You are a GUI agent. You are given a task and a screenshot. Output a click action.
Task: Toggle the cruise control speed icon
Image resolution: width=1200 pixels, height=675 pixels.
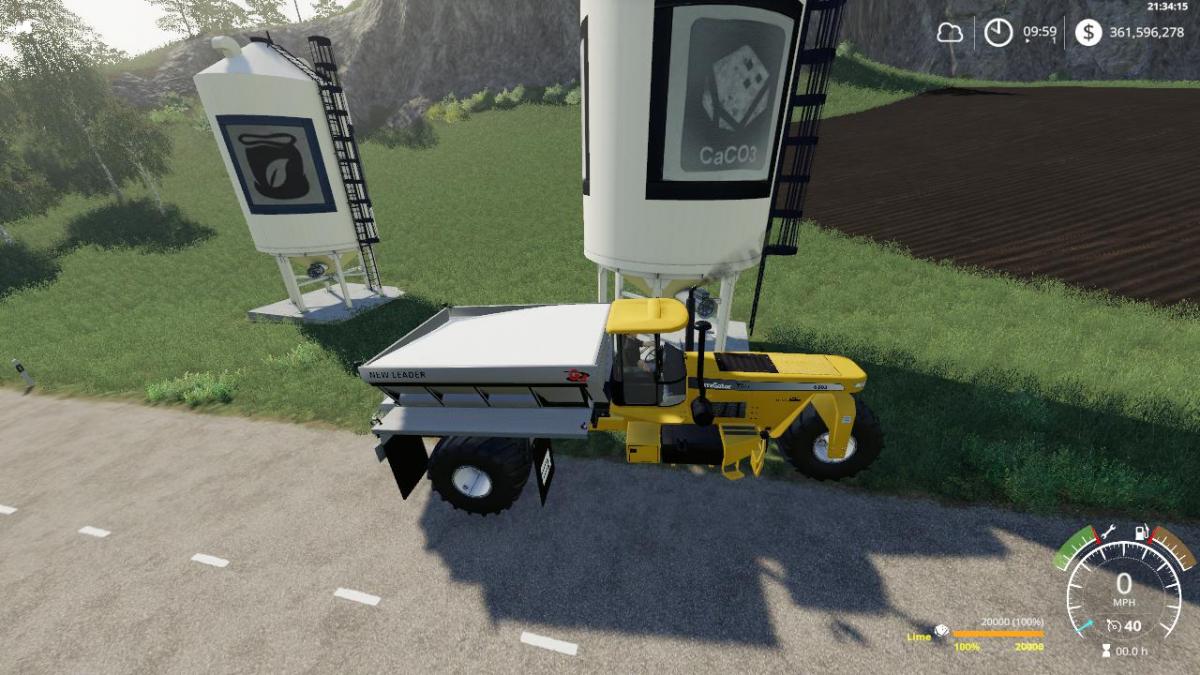click(x=1114, y=627)
